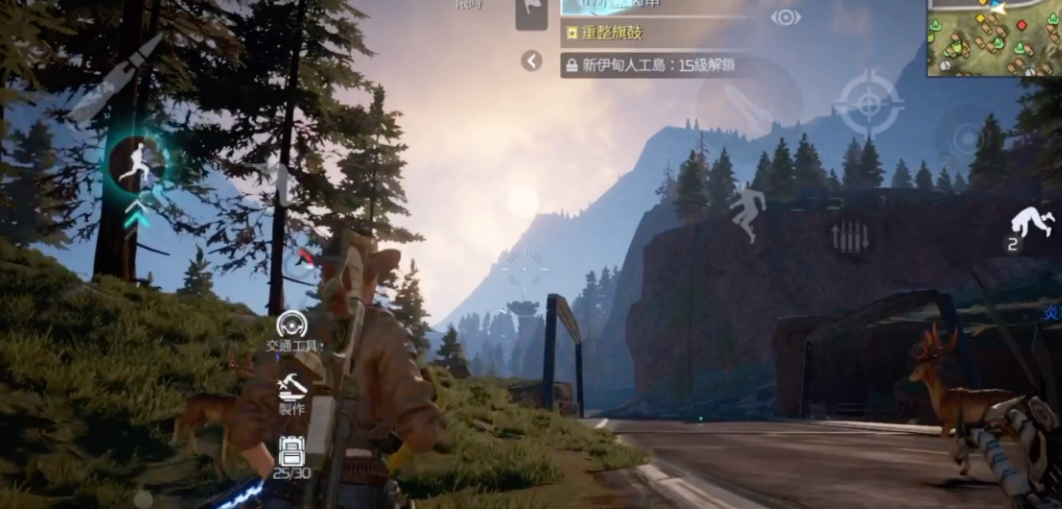Open the minimap
Image resolution: width=1062 pixels, height=509 pixels.
pyautogui.click(x=993, y=37)
